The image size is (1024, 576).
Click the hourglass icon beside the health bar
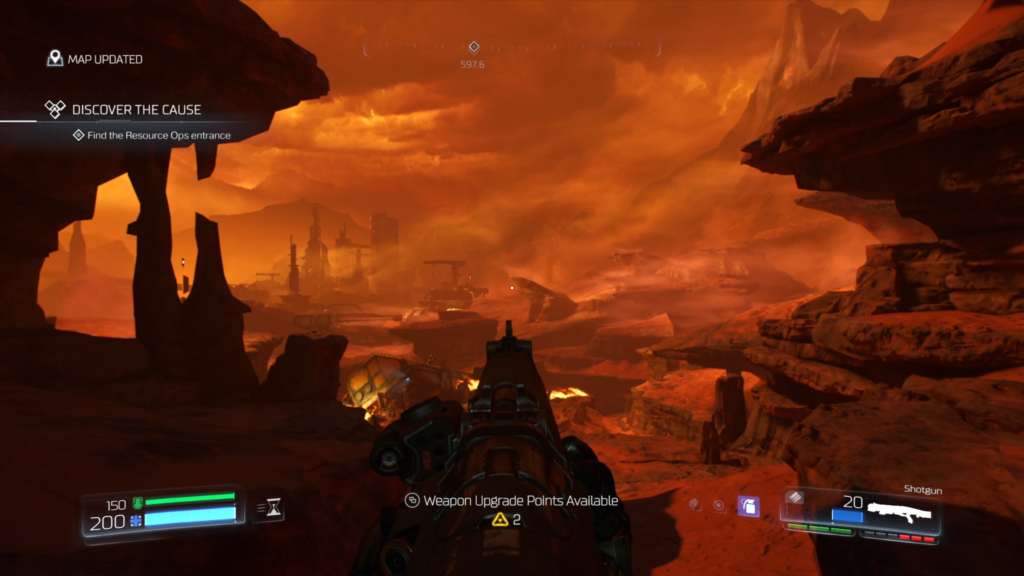(270, 509)
